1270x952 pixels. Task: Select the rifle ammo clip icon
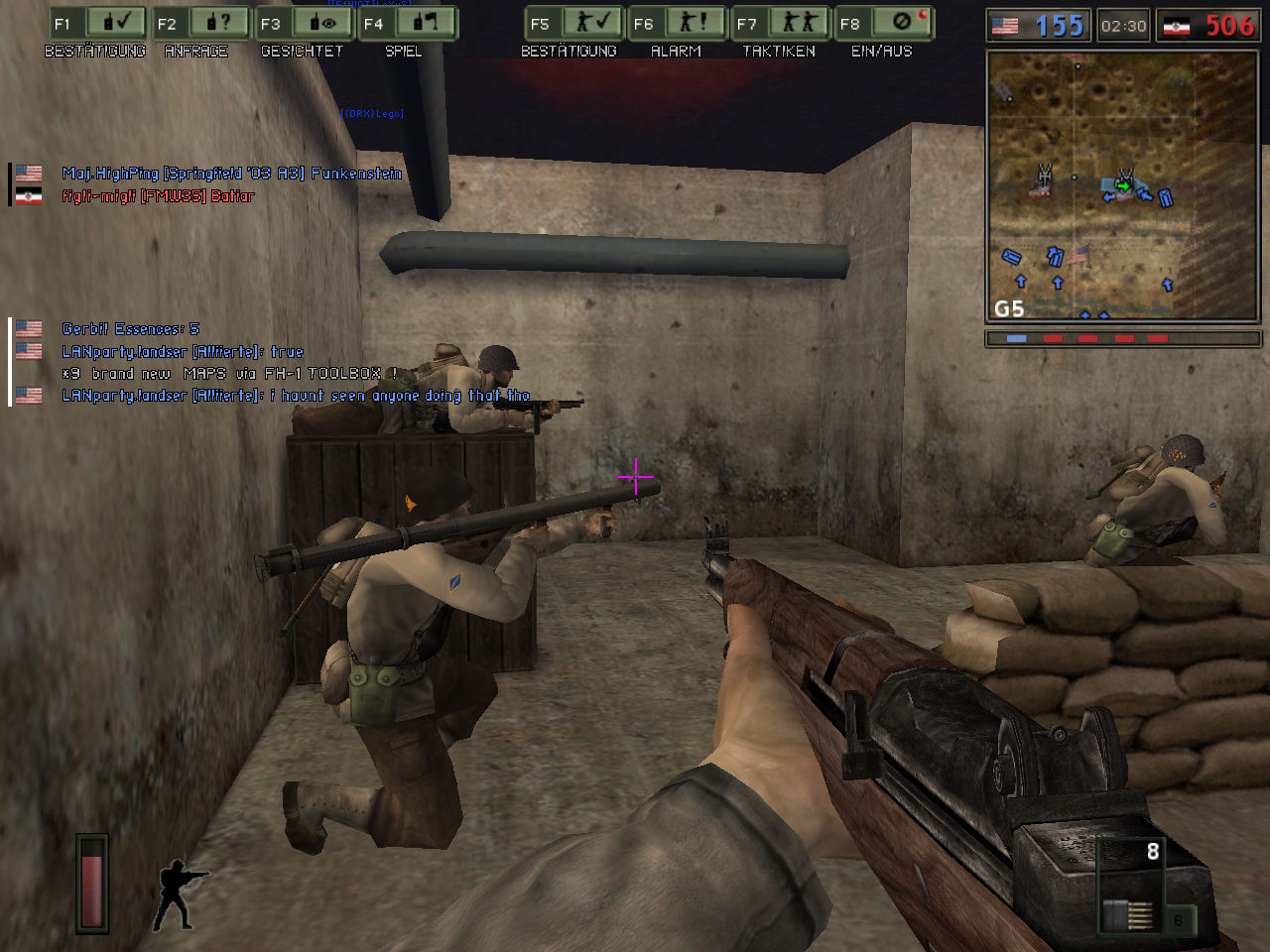click(x=1130, y=915)
